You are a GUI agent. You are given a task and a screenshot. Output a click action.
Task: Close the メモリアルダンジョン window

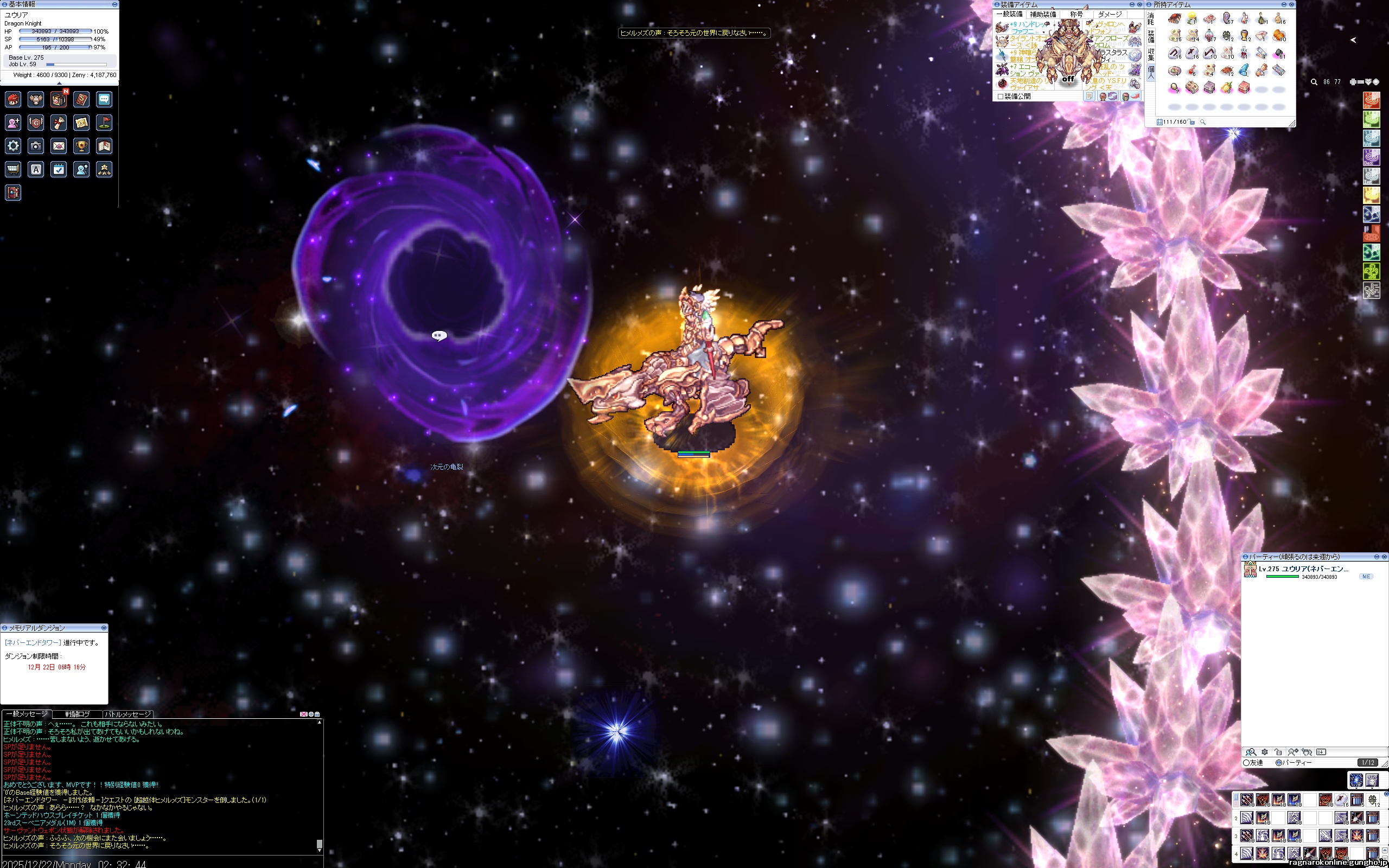[104, 628]
